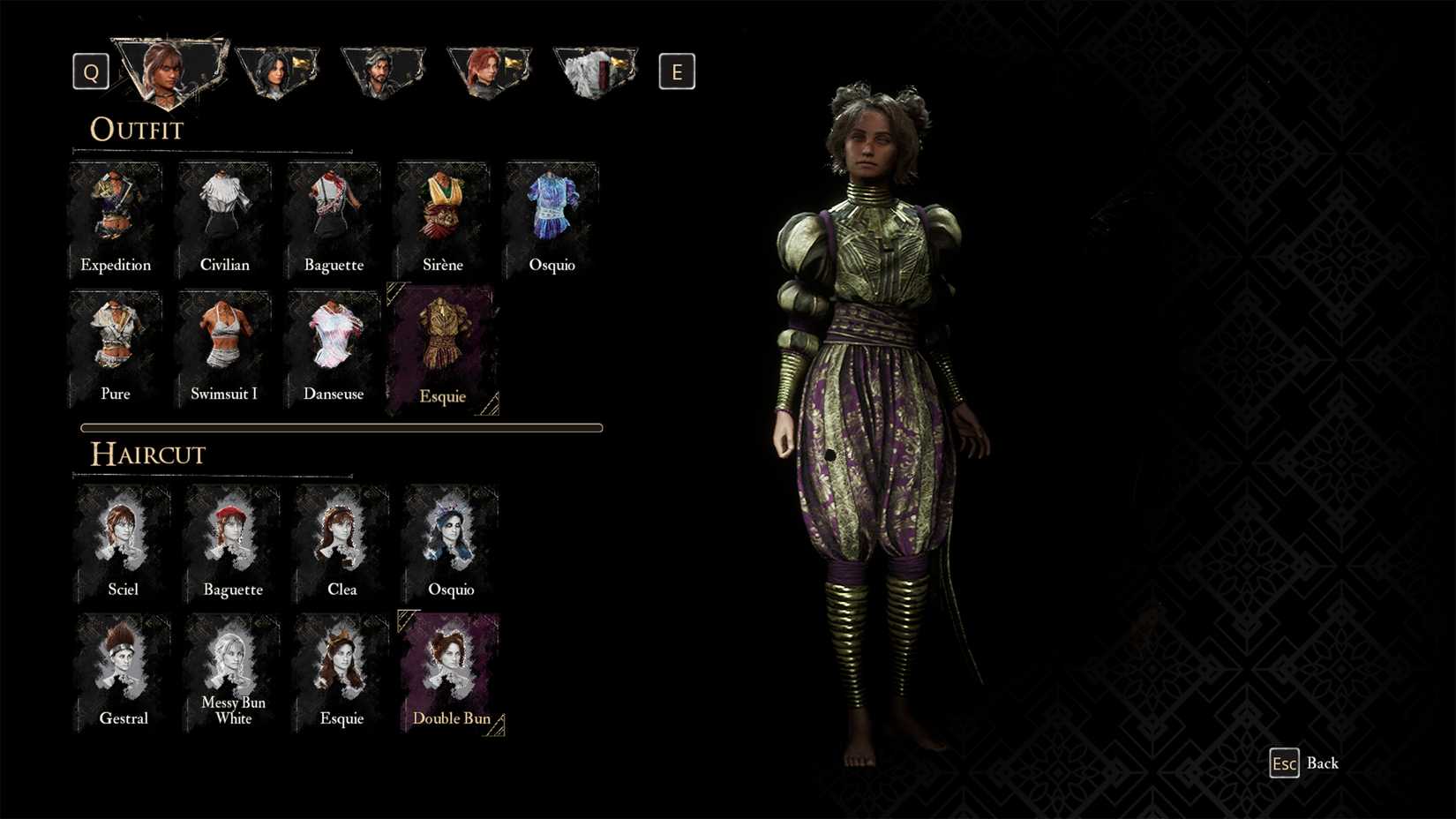
Task: Equip the Danseuse outfit
Action: 334,346
